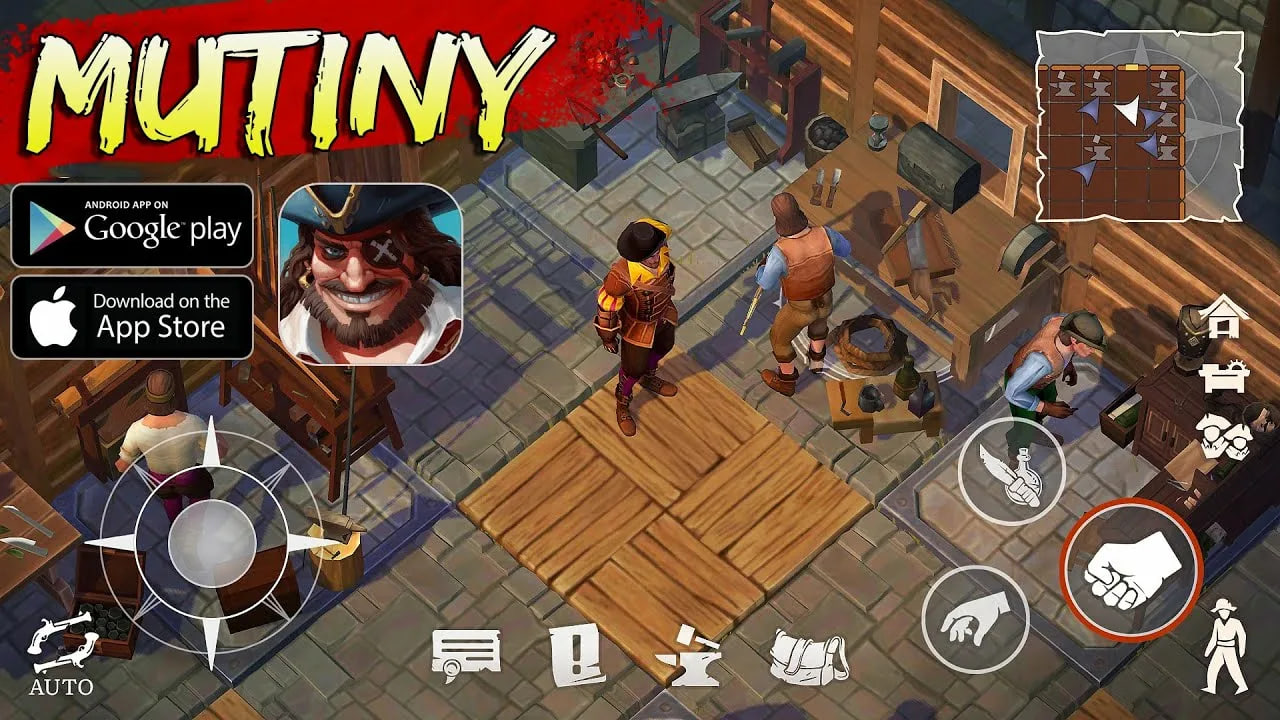This screenshot has width=1280, height=720.
Task: Open the Download on the App Store badge
Action: click(132, 317)
